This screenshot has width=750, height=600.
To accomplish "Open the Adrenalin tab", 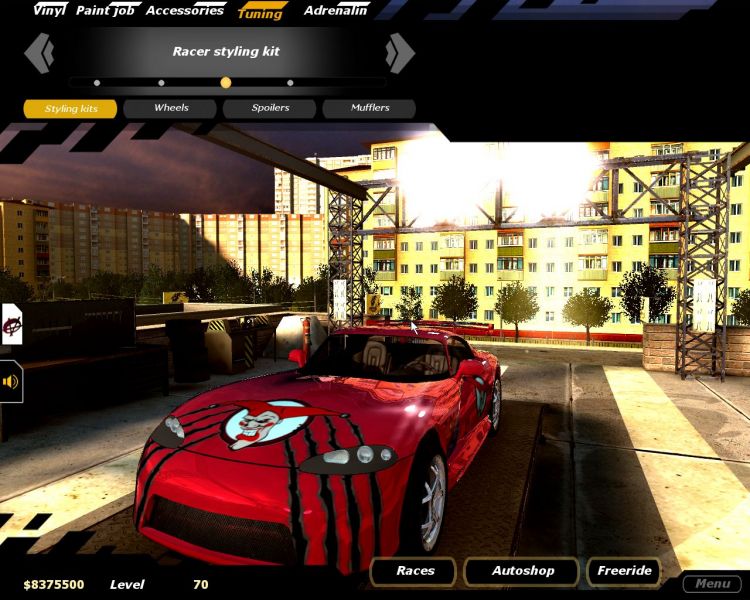I will coord(335,10).
